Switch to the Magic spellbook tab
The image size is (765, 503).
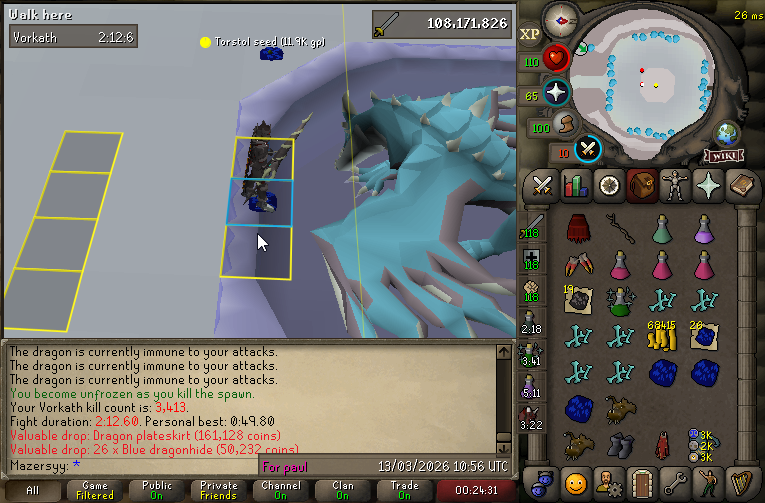click(x=739, y=186)
